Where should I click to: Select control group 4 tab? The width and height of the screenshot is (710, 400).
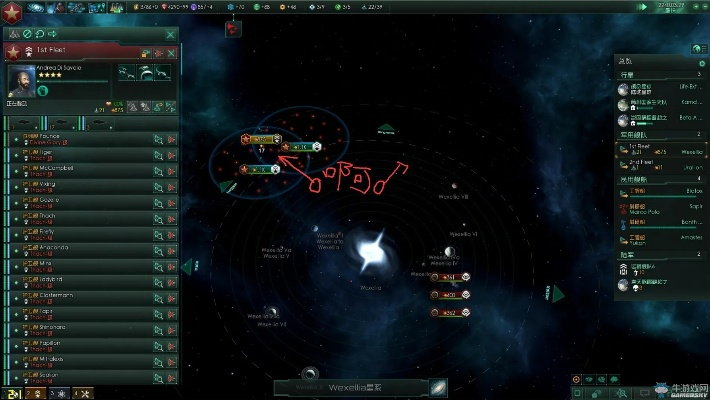click(84, 393)
